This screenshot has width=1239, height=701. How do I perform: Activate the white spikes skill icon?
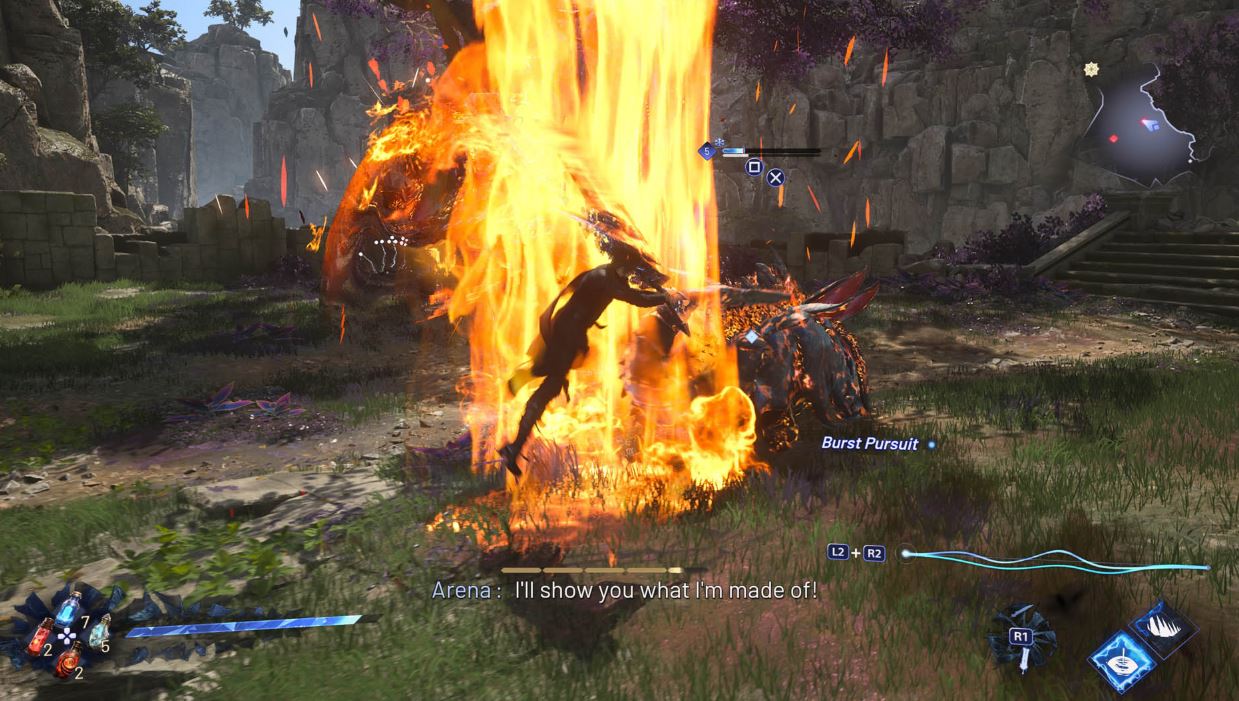(x=1164, y=628)
